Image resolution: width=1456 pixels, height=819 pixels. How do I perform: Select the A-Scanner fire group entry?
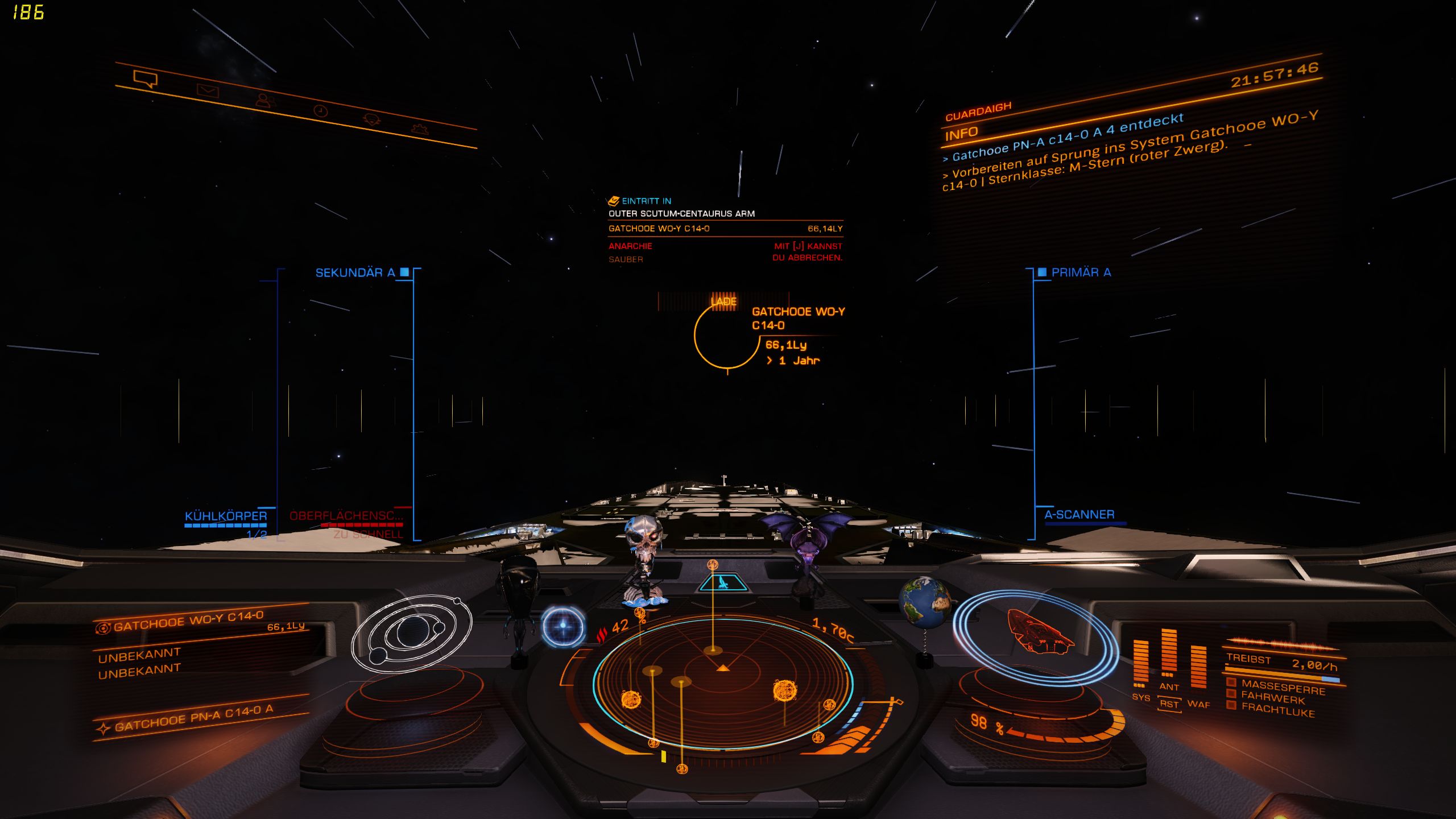(x=1079, y=515)
